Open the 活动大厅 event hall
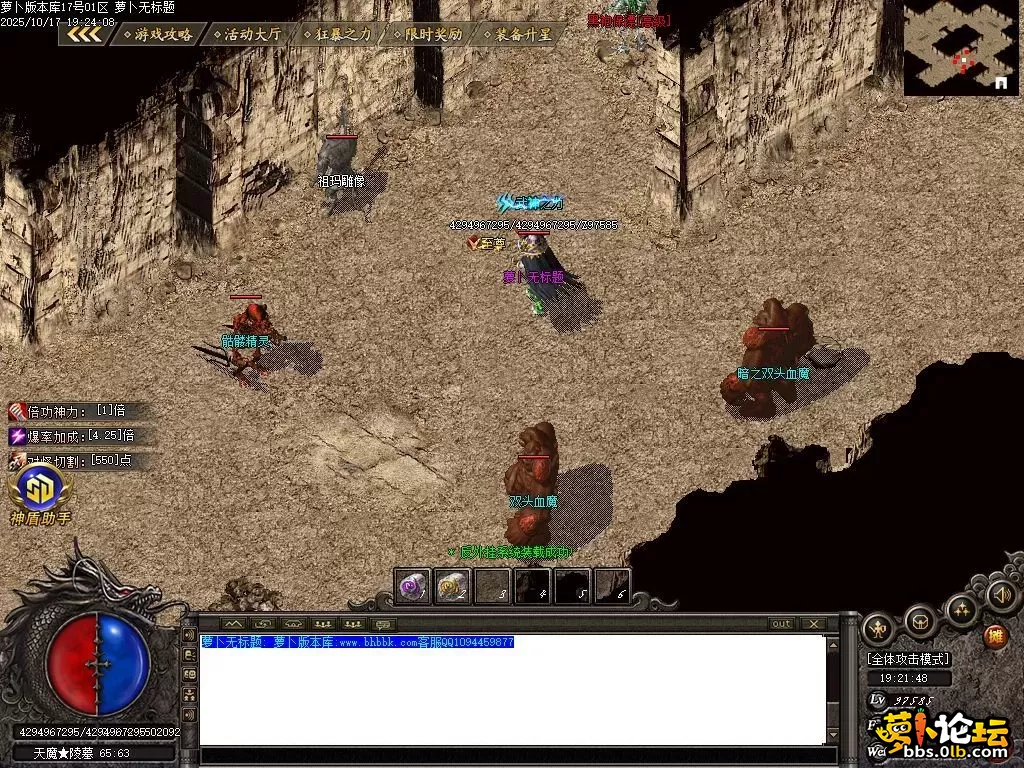The height and width of the screenshot is (768, 1024). click(246, 34)
